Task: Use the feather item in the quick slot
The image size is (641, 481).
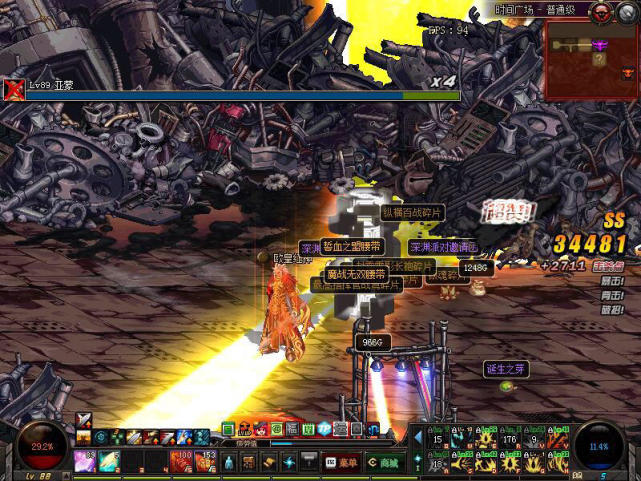Action: click(x=108, y=461)
